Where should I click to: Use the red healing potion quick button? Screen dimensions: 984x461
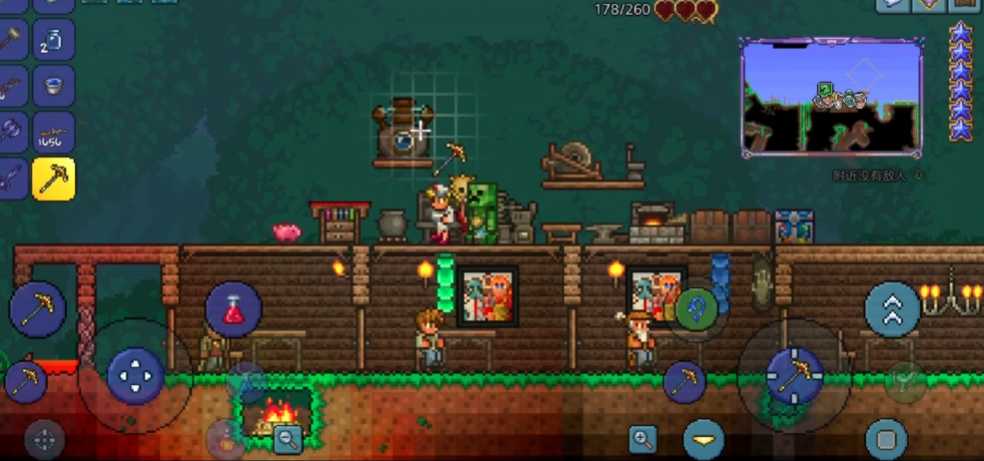click(233, 309)
